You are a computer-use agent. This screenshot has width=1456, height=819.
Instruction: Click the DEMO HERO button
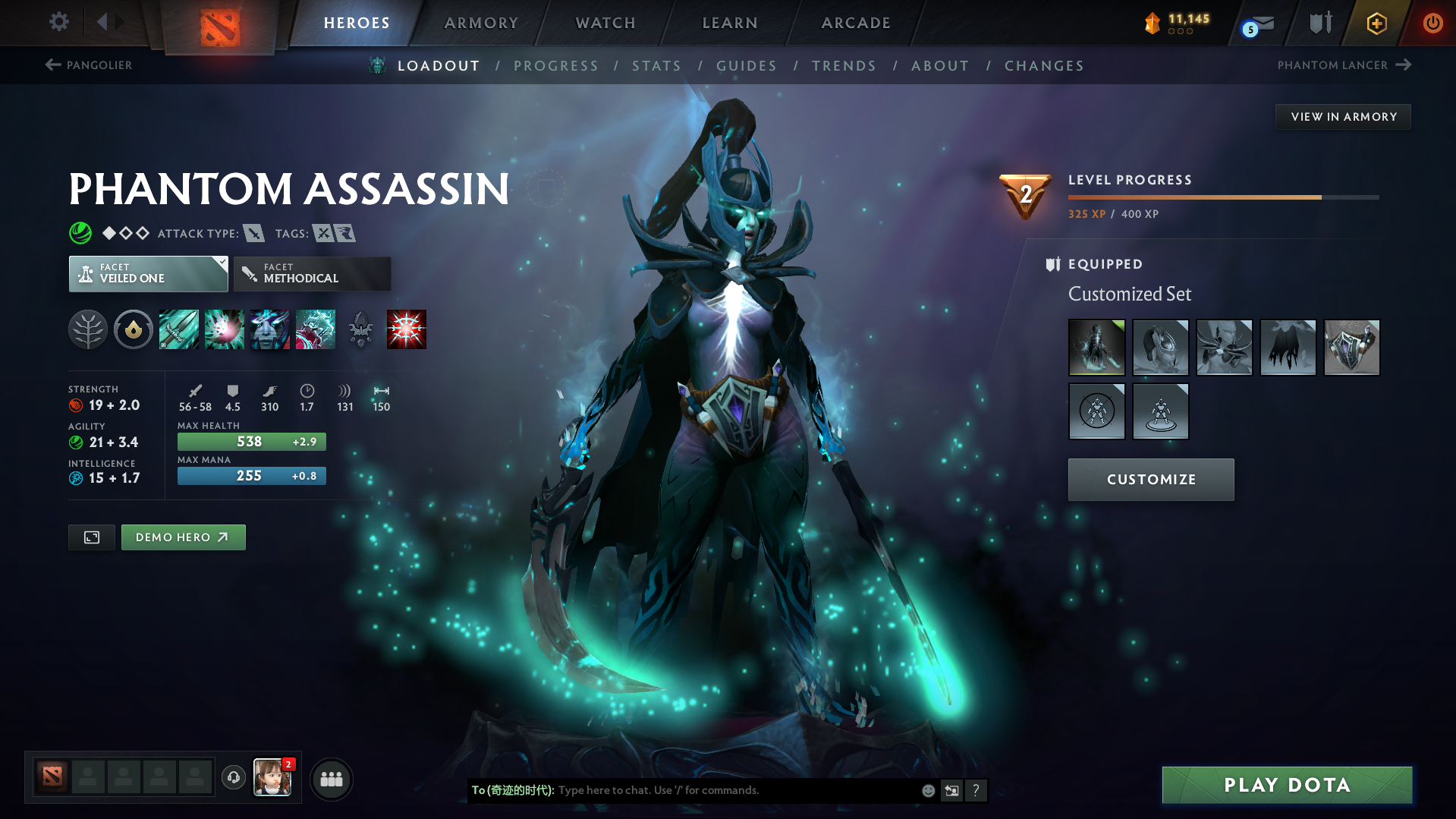(x=183, y=537)
